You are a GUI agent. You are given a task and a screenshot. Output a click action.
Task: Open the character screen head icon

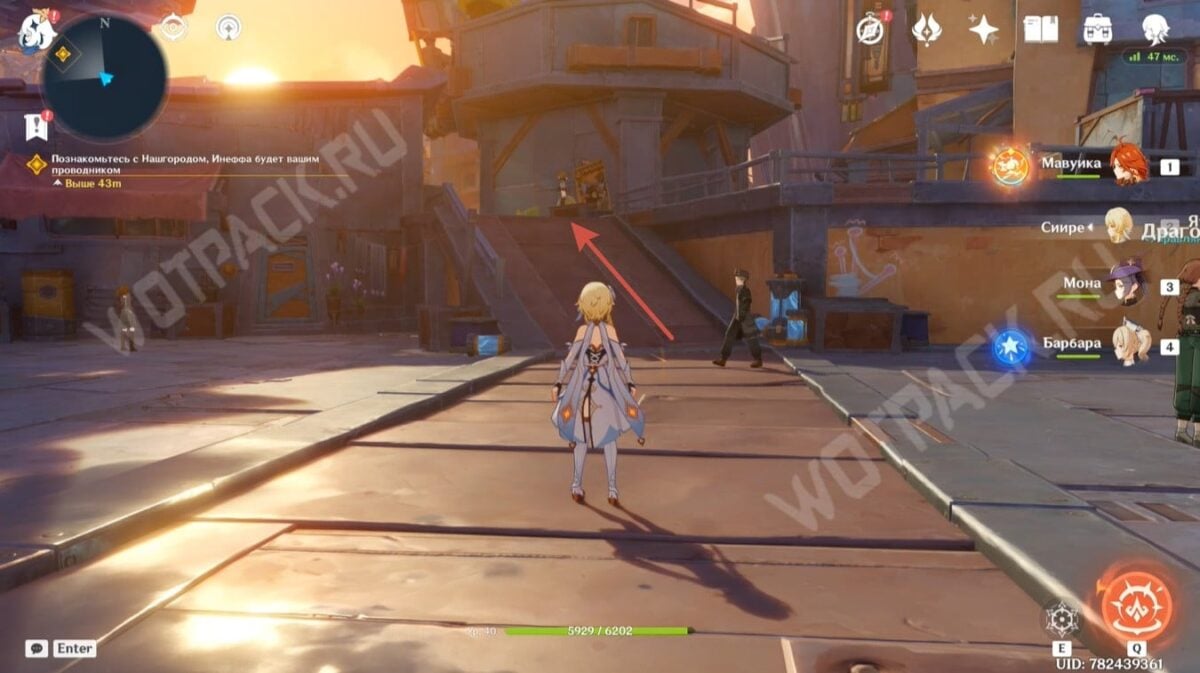pos(1155,29)
